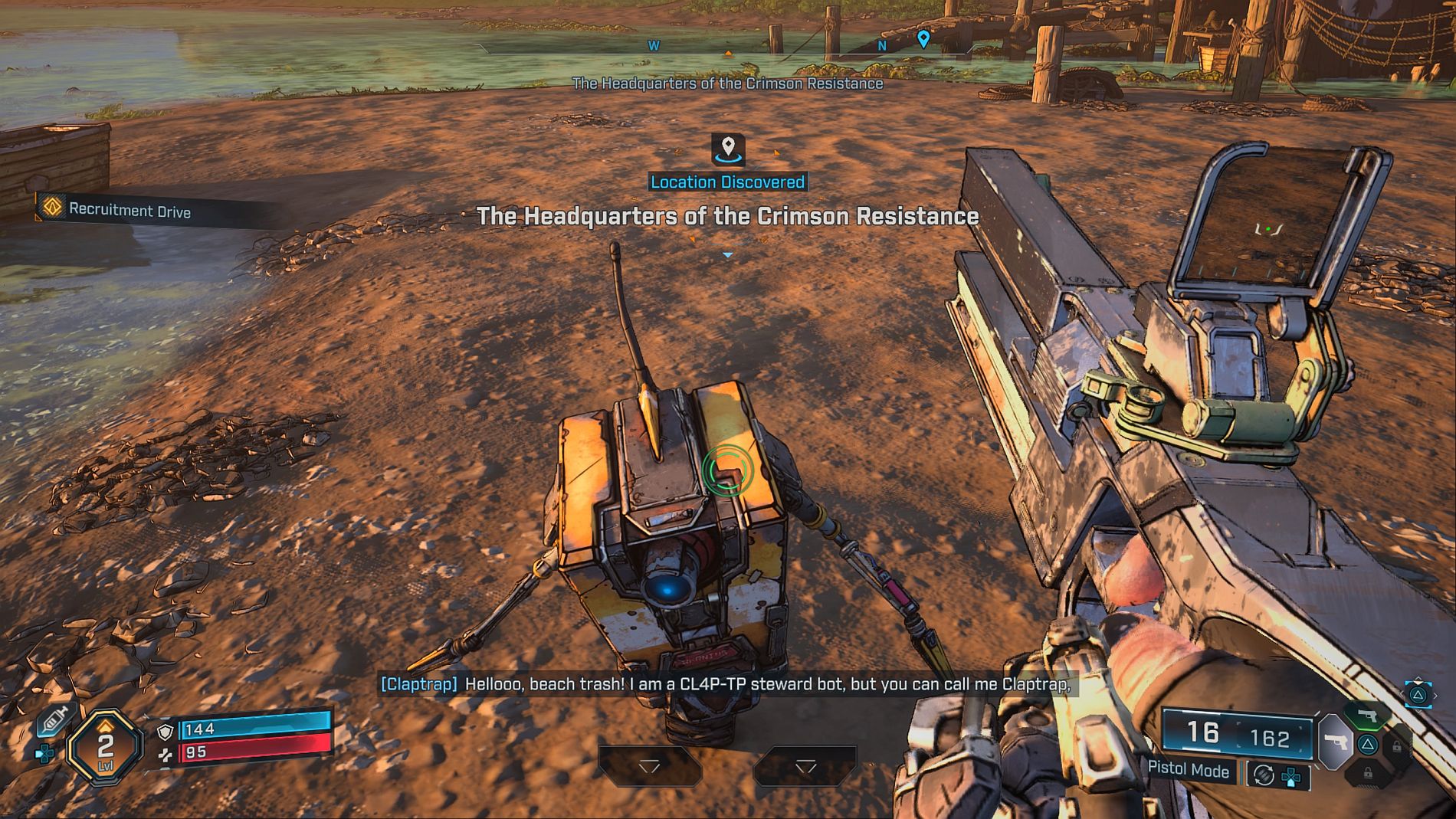The width and height of the screenshot is (1456, 819).
Task: Activate the action skill icon with blue corner brackets
Action: pyautogui.click(x=1418, y=694)
